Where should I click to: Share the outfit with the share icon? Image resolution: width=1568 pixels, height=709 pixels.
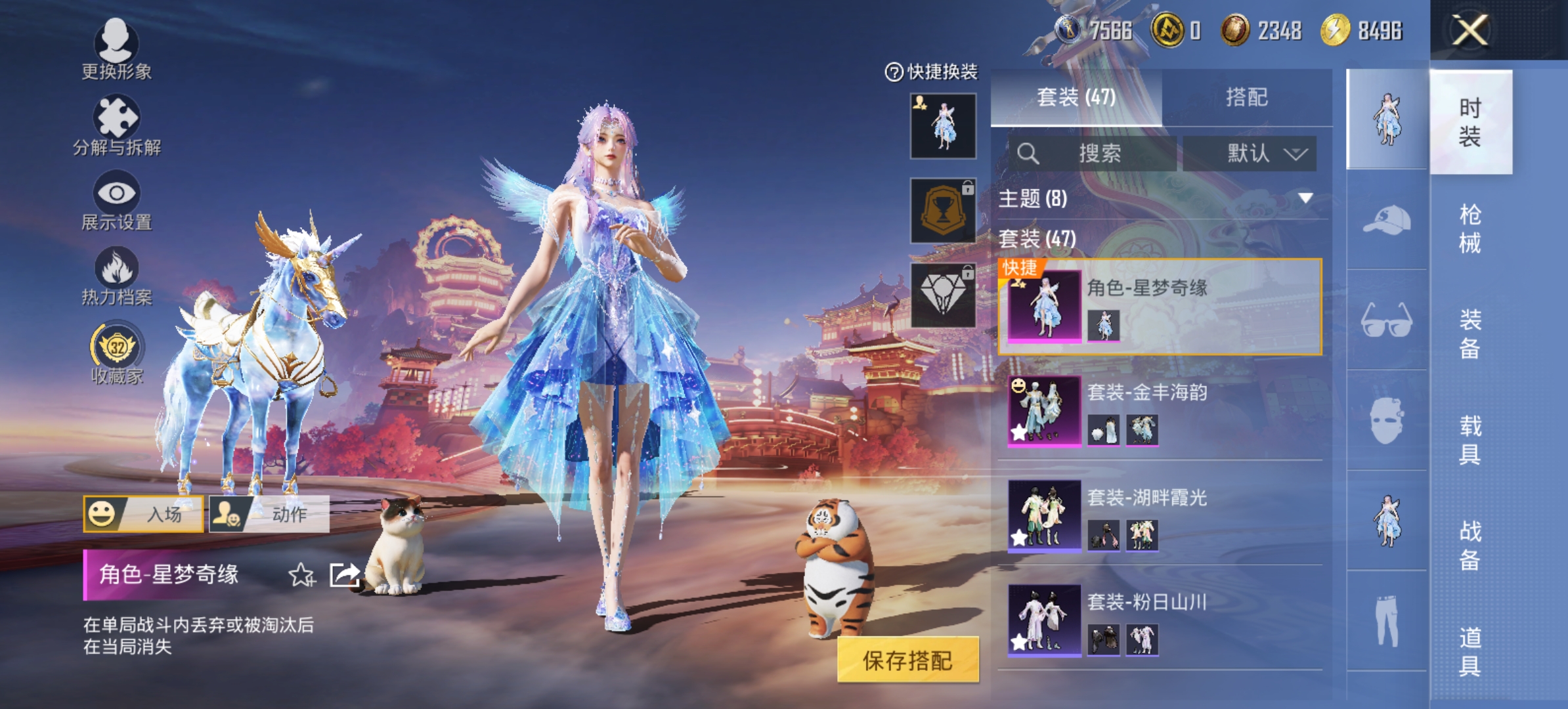(x=344, y=575)
